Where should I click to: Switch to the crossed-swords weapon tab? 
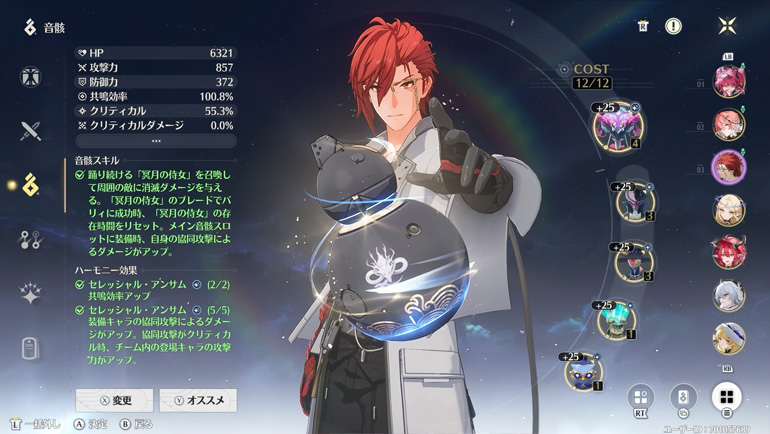pyautogui.click(x=30, y=131)
